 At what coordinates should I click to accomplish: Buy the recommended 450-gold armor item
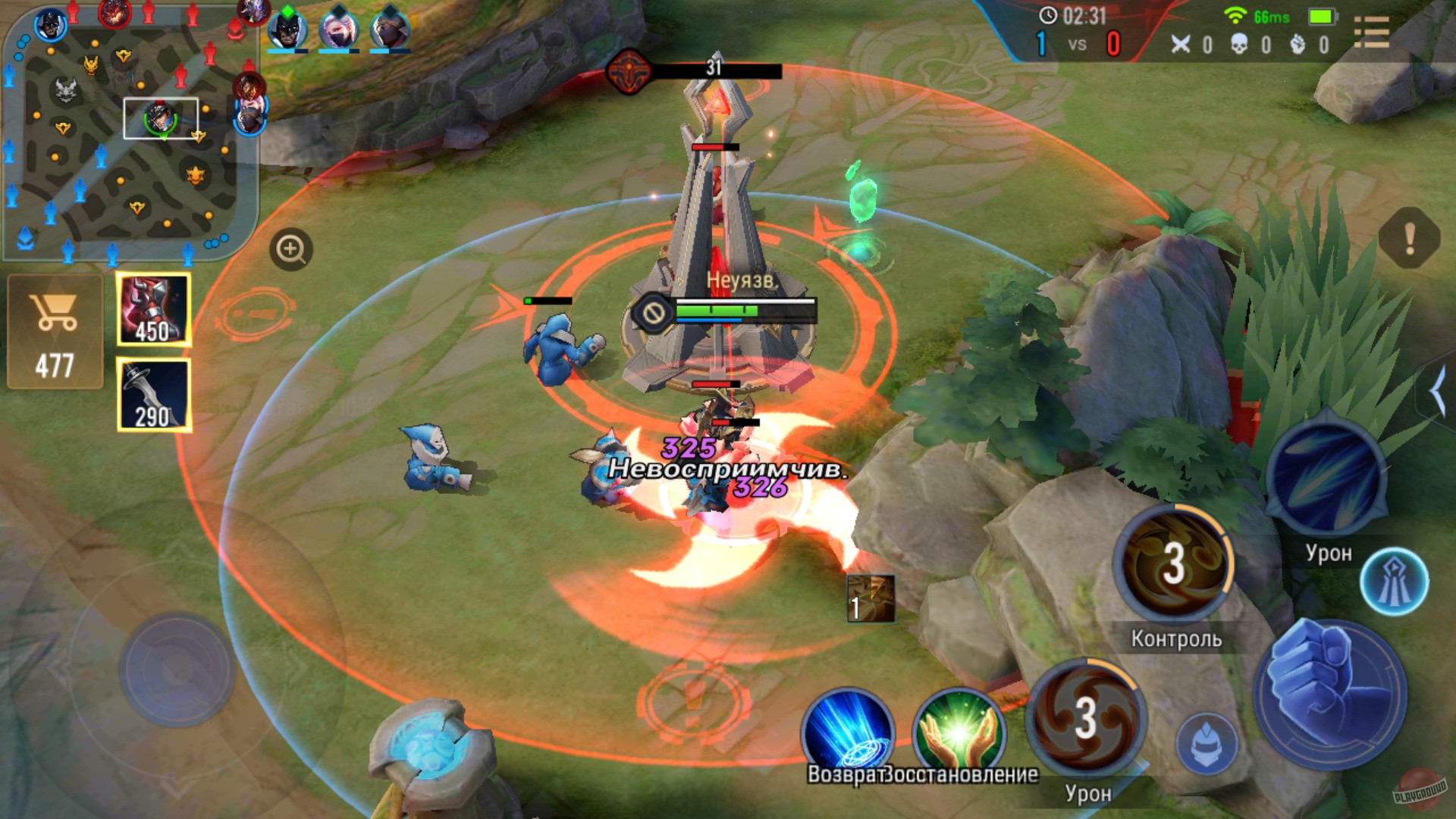click(x=152, y=307)
